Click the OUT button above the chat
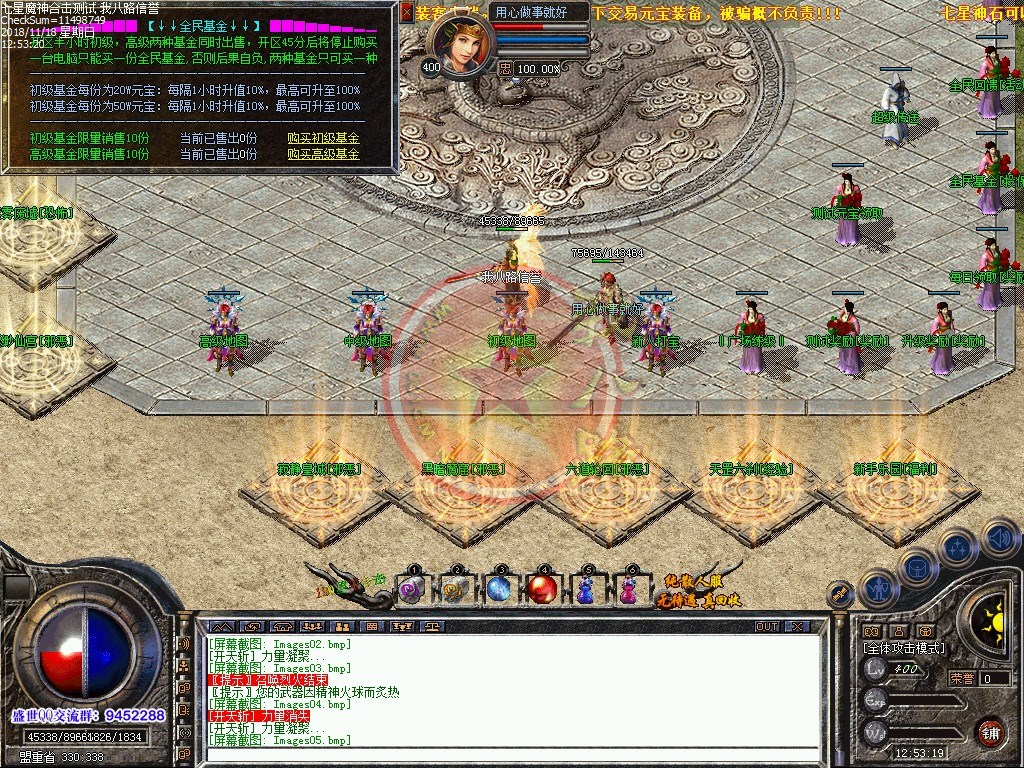The height and width of the screenshot is (768, 1024). (x=767, y=626)
